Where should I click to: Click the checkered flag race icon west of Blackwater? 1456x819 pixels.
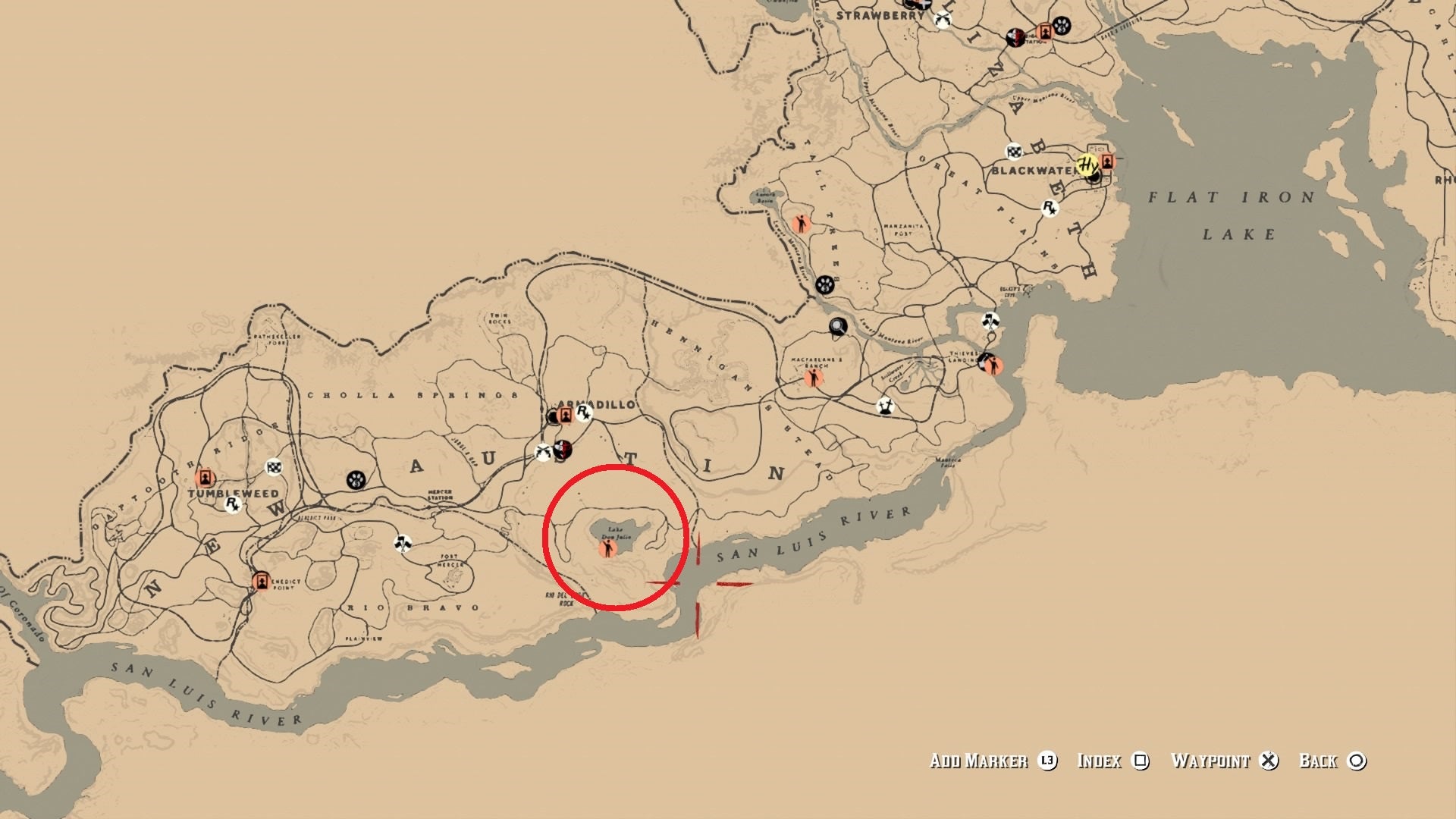(x=1014, y=152)
